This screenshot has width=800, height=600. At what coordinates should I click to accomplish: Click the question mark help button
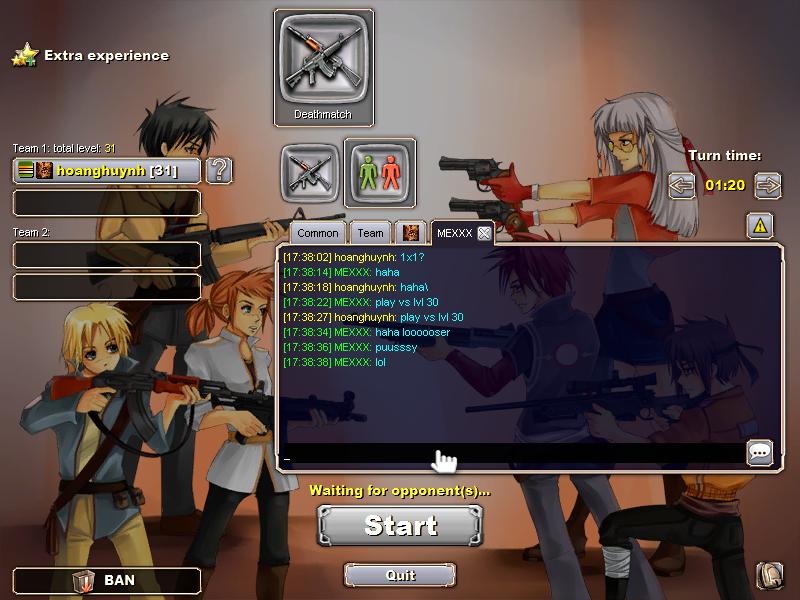(219, 171)
